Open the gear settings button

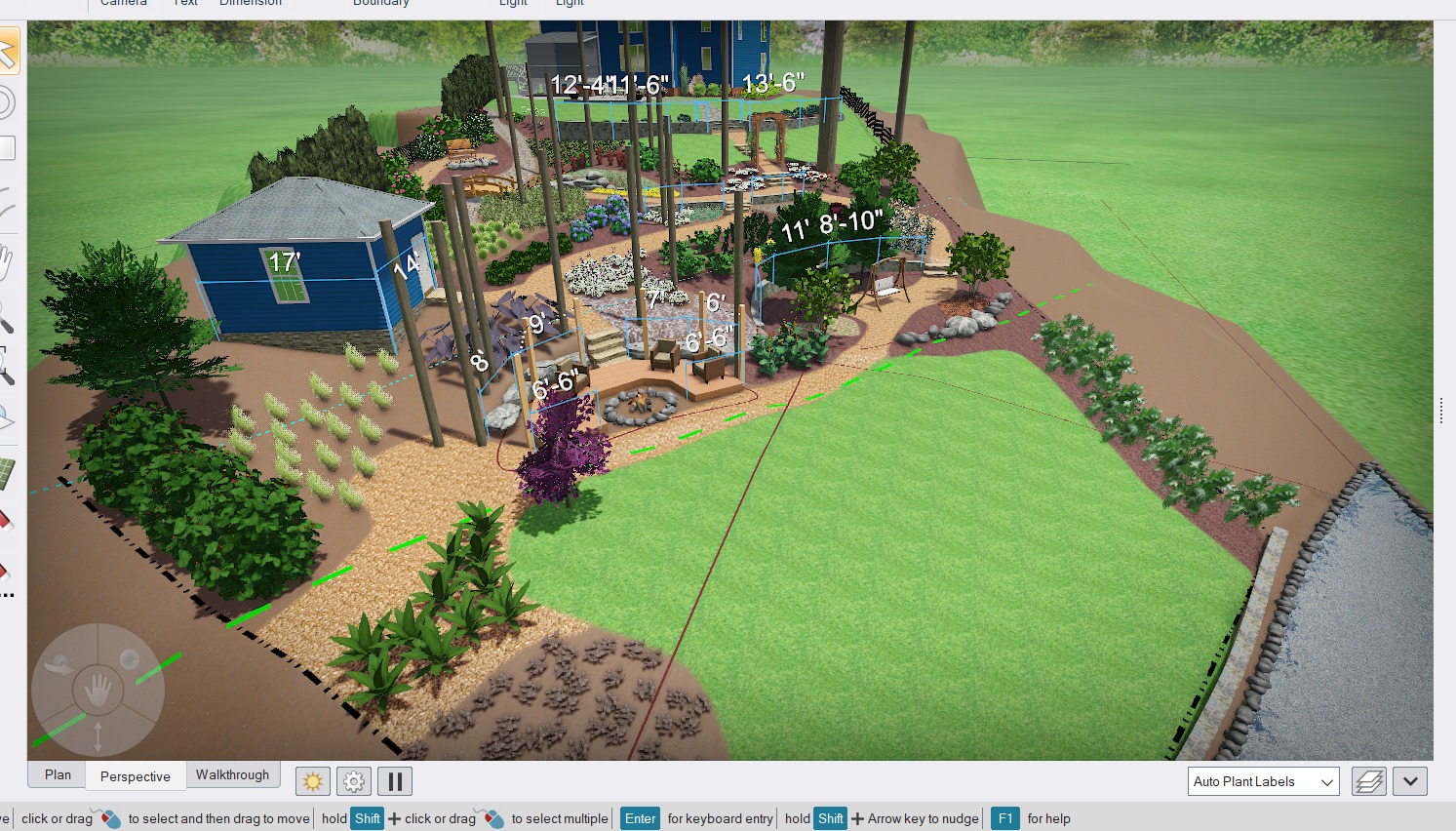click(354, 781)
